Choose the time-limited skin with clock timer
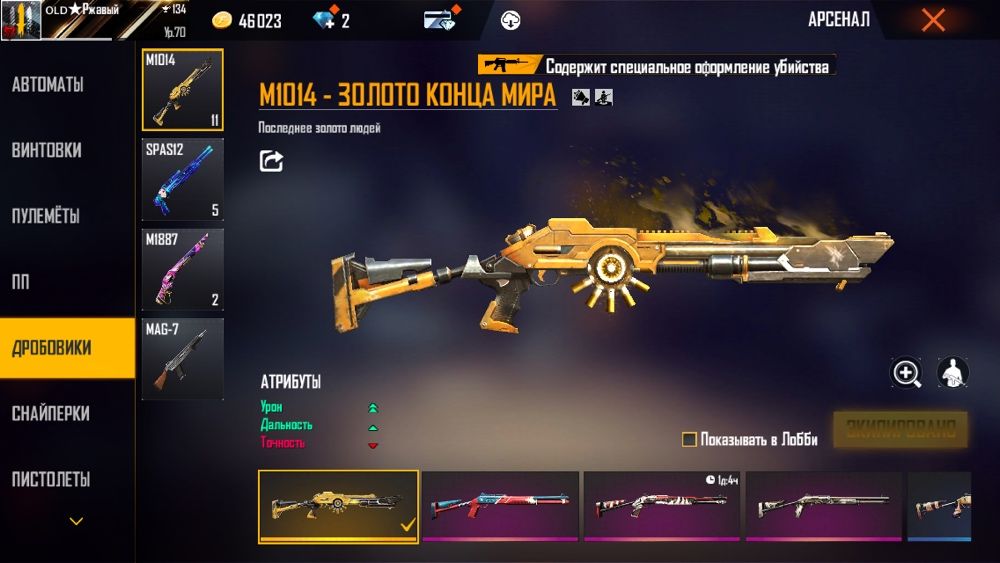Viewport: 1000px width, 563px height. [662, 506]
